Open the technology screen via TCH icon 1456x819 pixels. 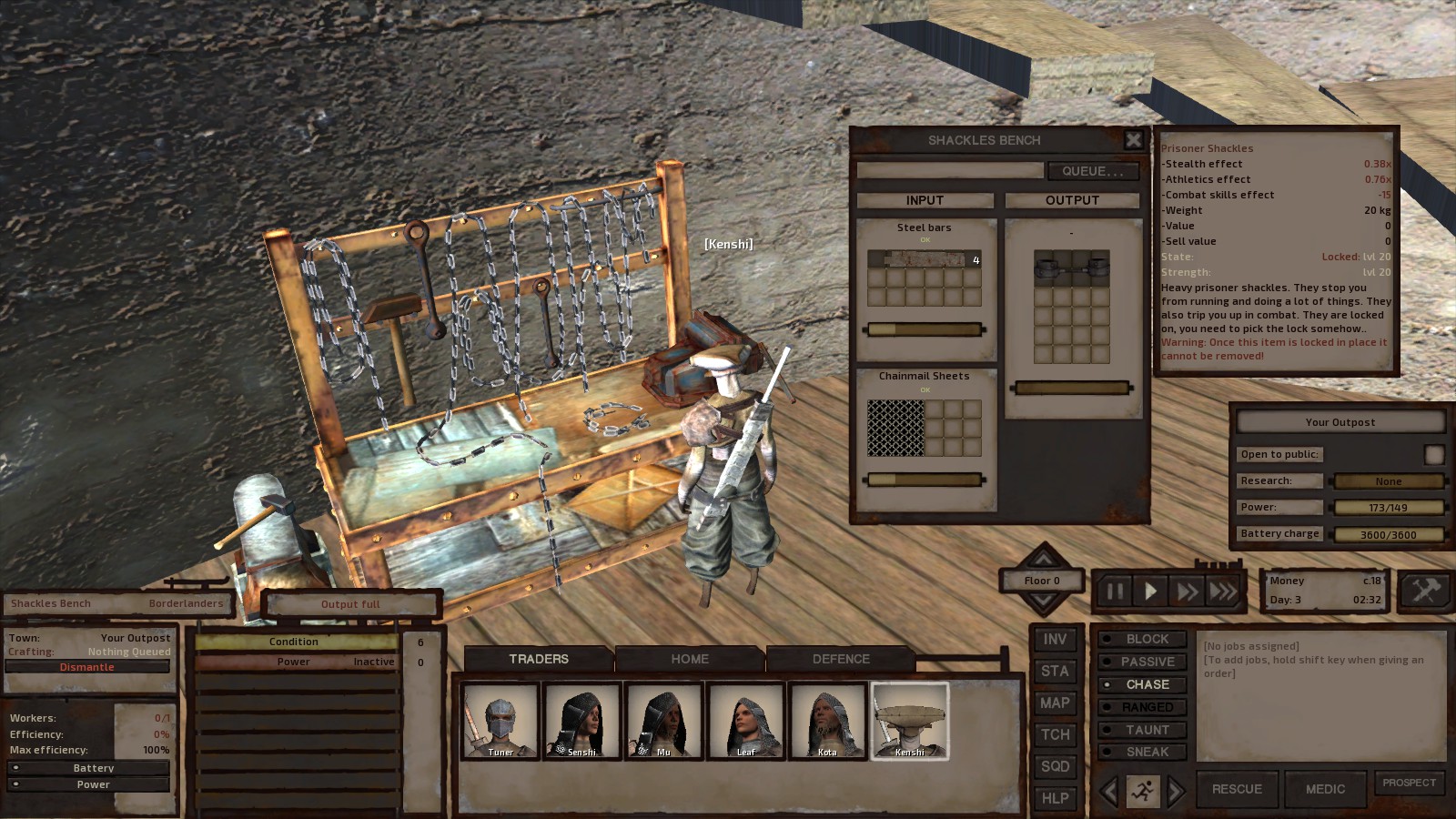pyautogui.click(x=1056, y=734)
